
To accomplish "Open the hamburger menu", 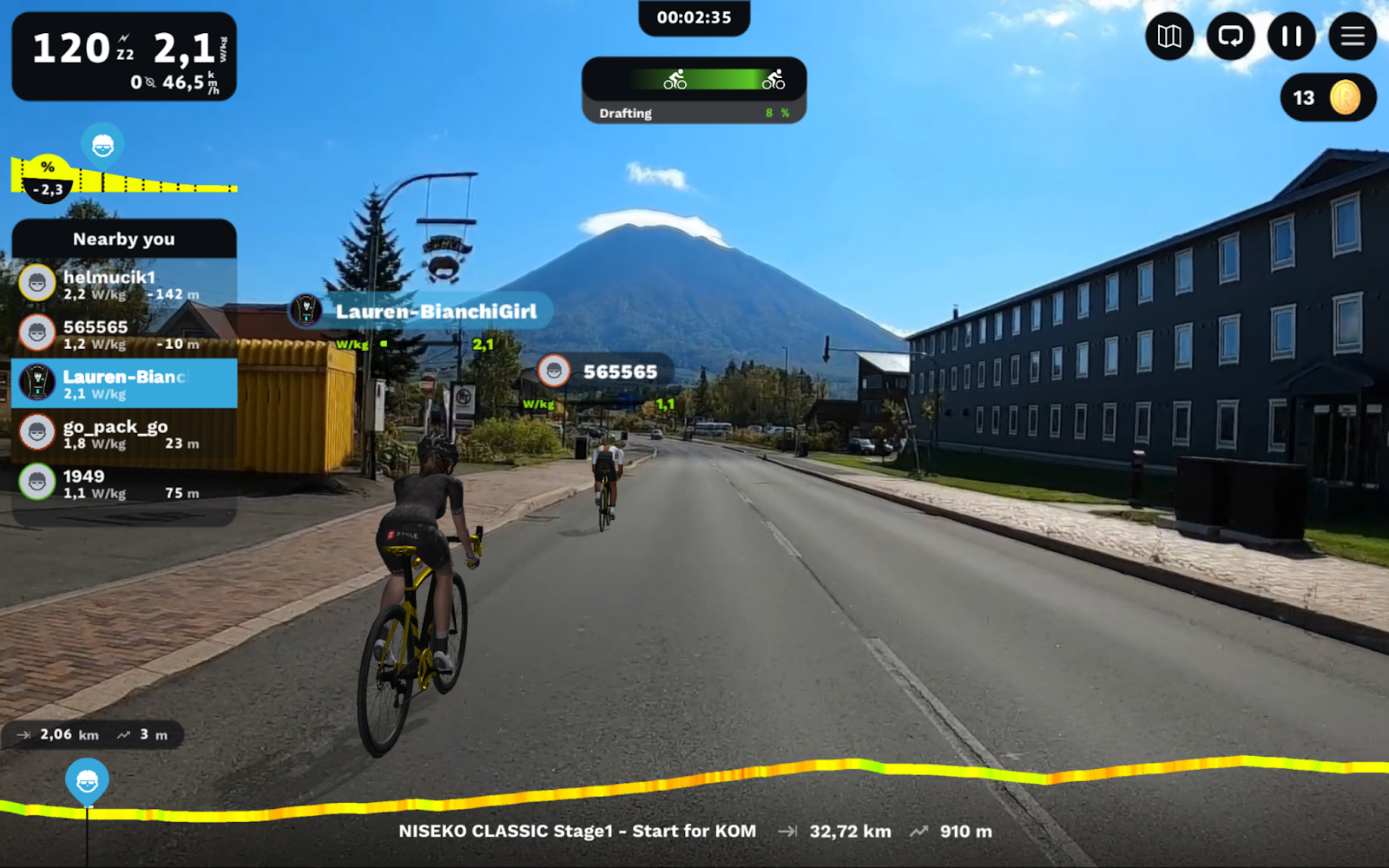I will click(x=1353, y=36).
